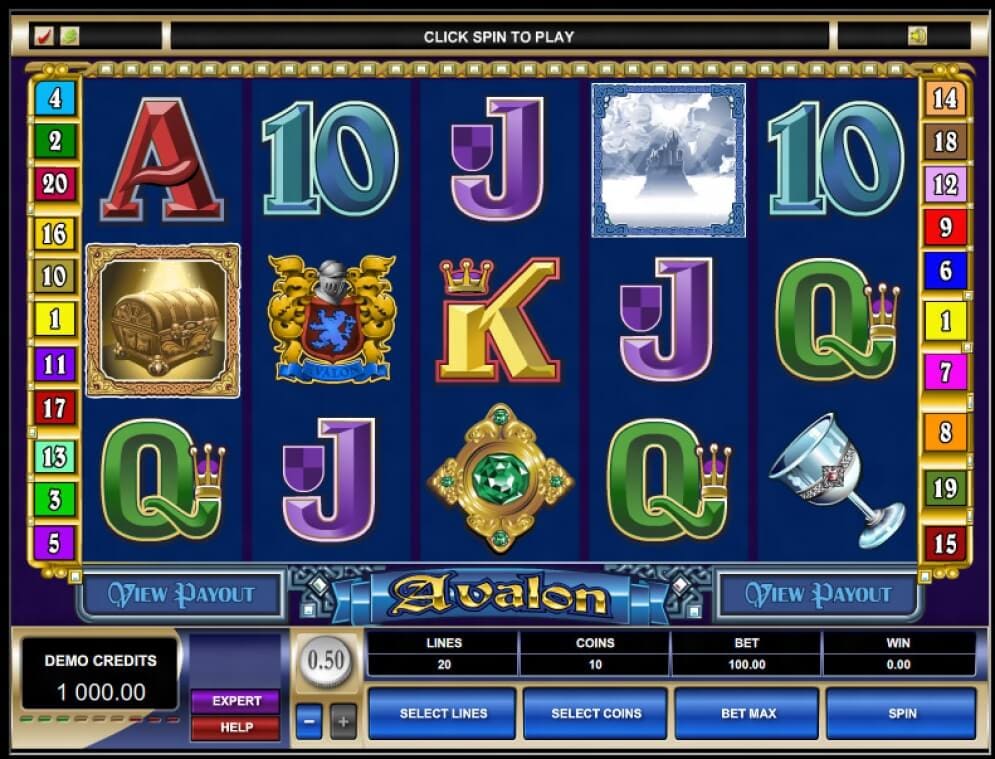
Task: Switch to Expert mode
Action: [x=236, y=701]
